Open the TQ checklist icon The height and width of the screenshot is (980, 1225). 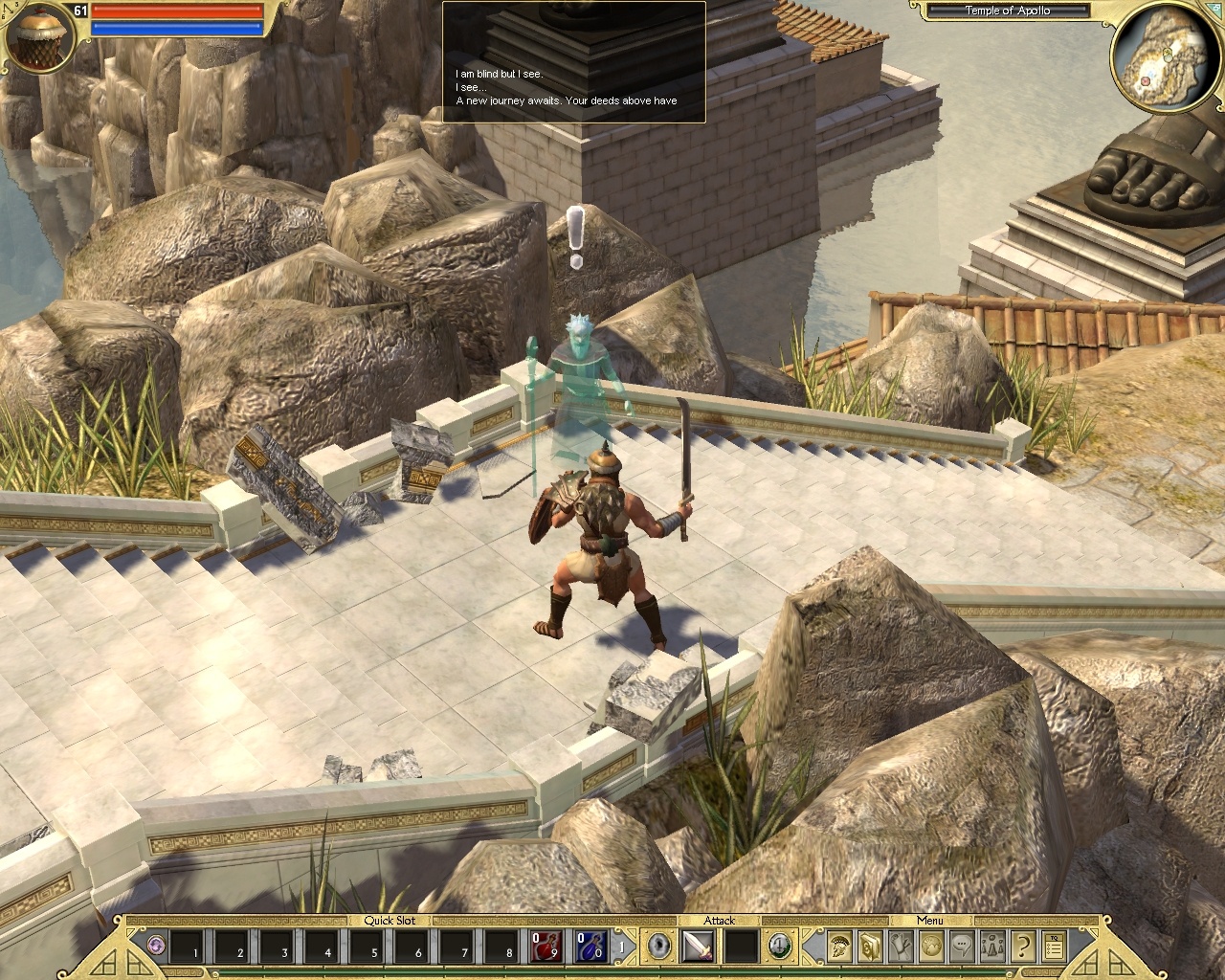tap(1053, 946)
